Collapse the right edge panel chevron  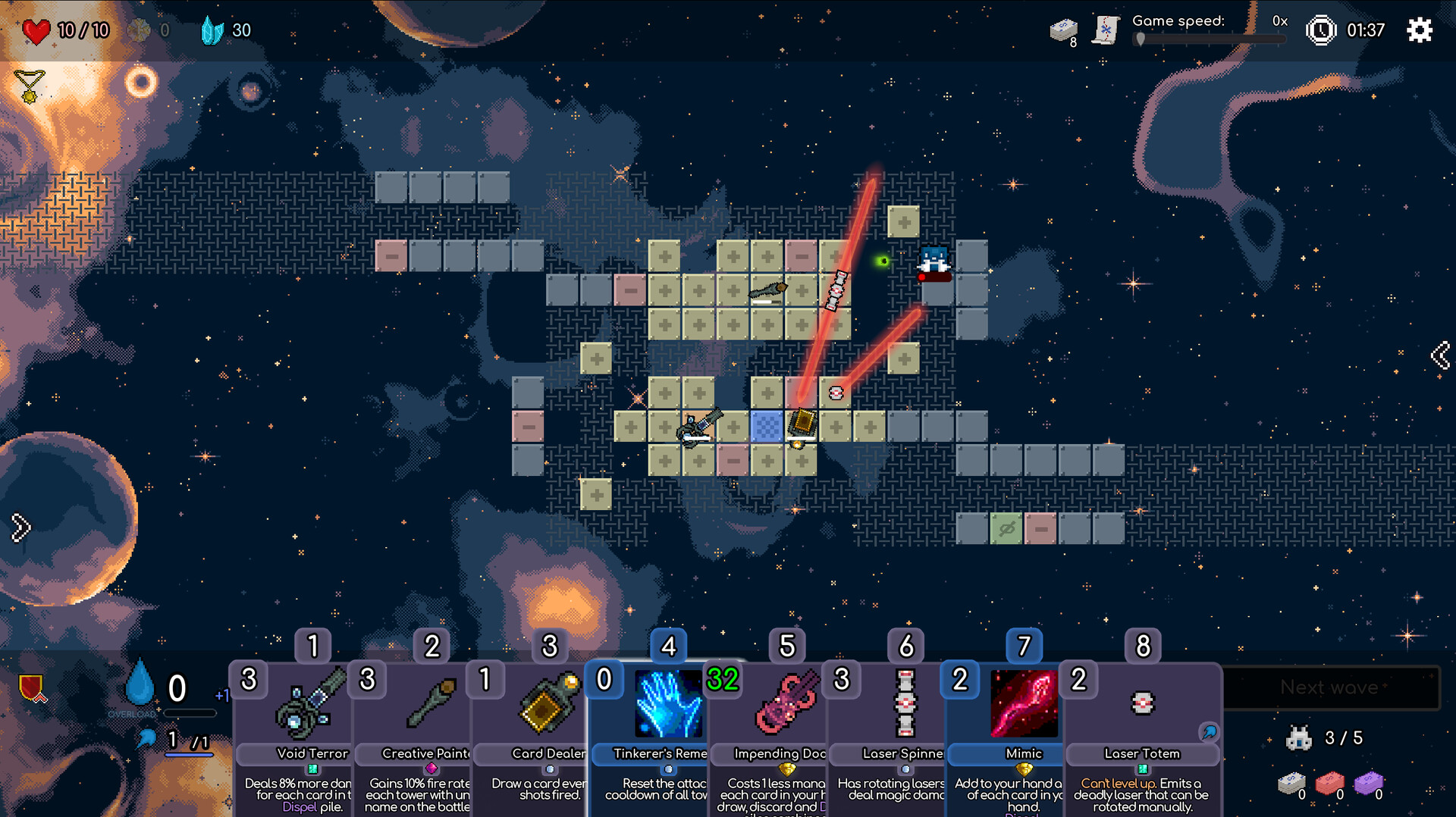tap(1440, 353)
